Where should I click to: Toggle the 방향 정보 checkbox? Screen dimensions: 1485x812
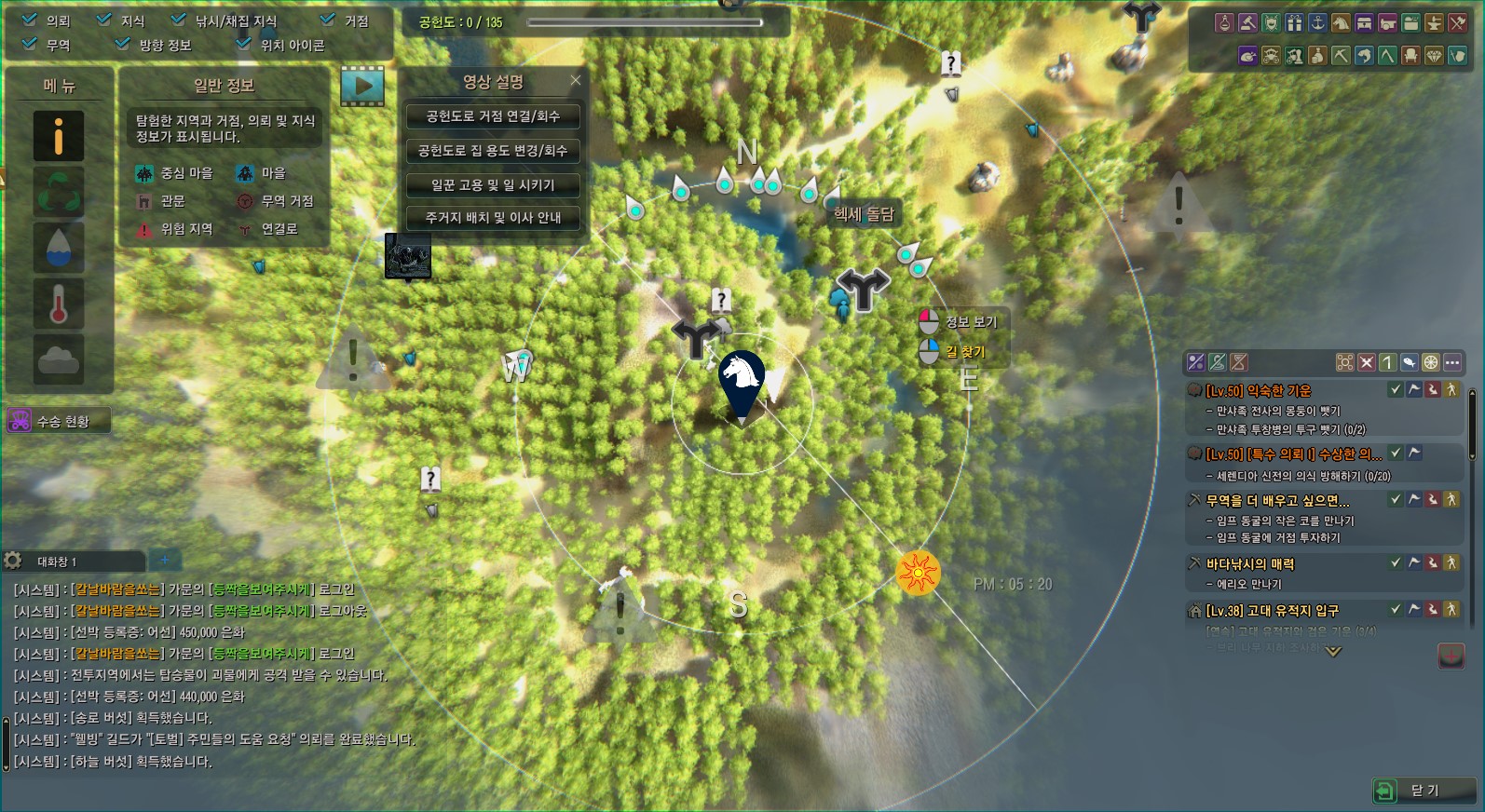tap(122, 44)
